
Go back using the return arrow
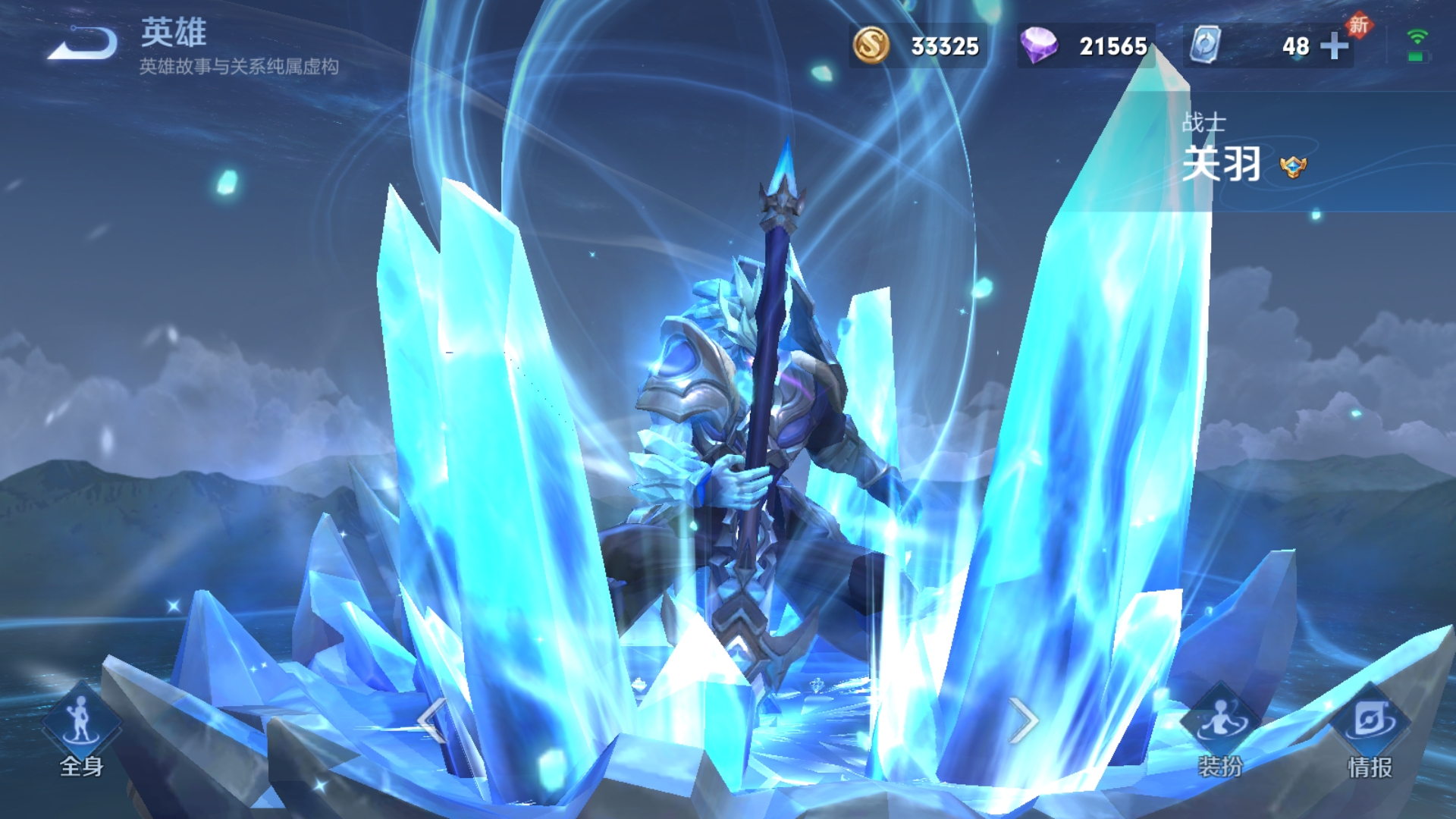pos(83,44)
